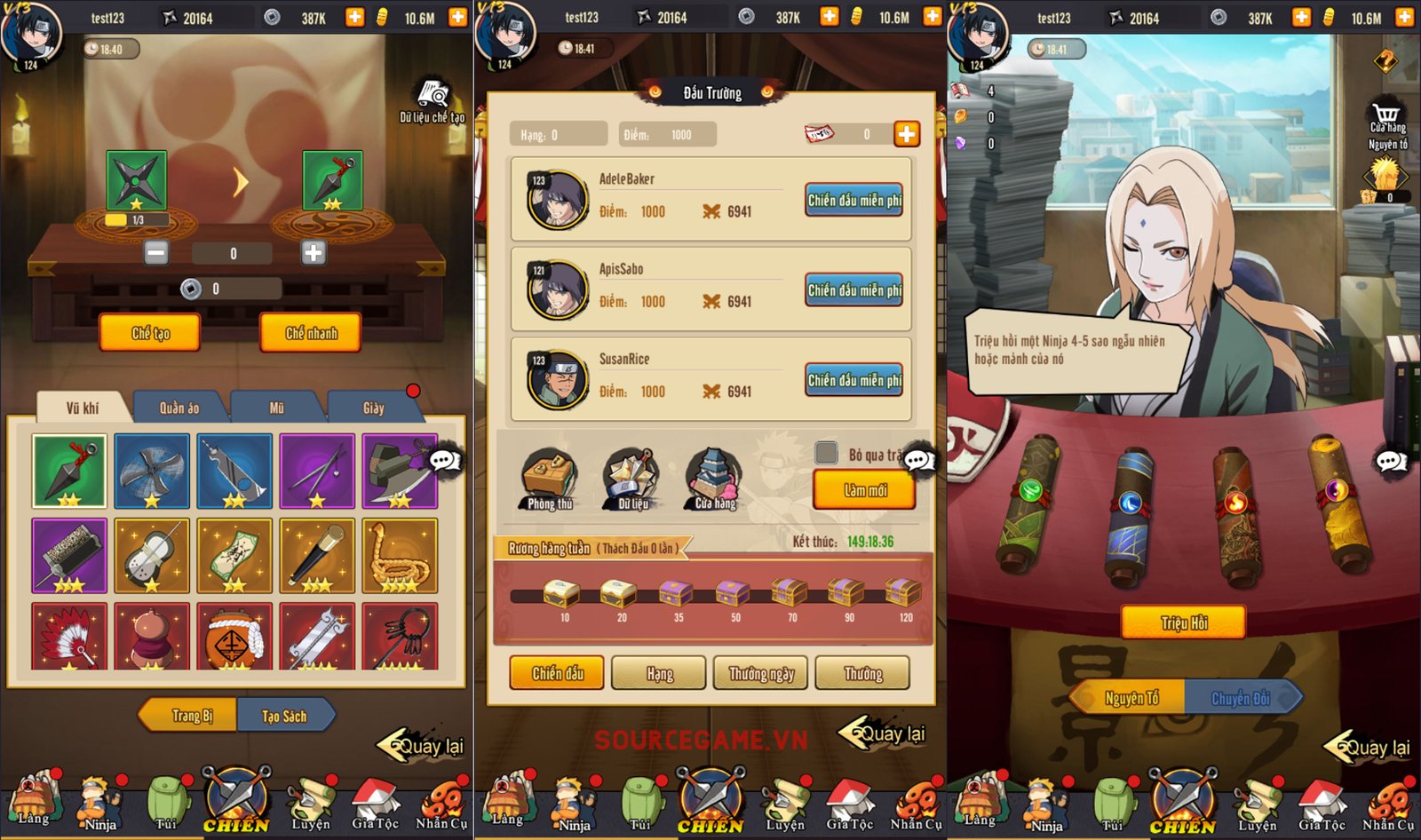Open the Cửa hàng Nguyên tố shop
1421x840 pixels.
point(1386,126)
